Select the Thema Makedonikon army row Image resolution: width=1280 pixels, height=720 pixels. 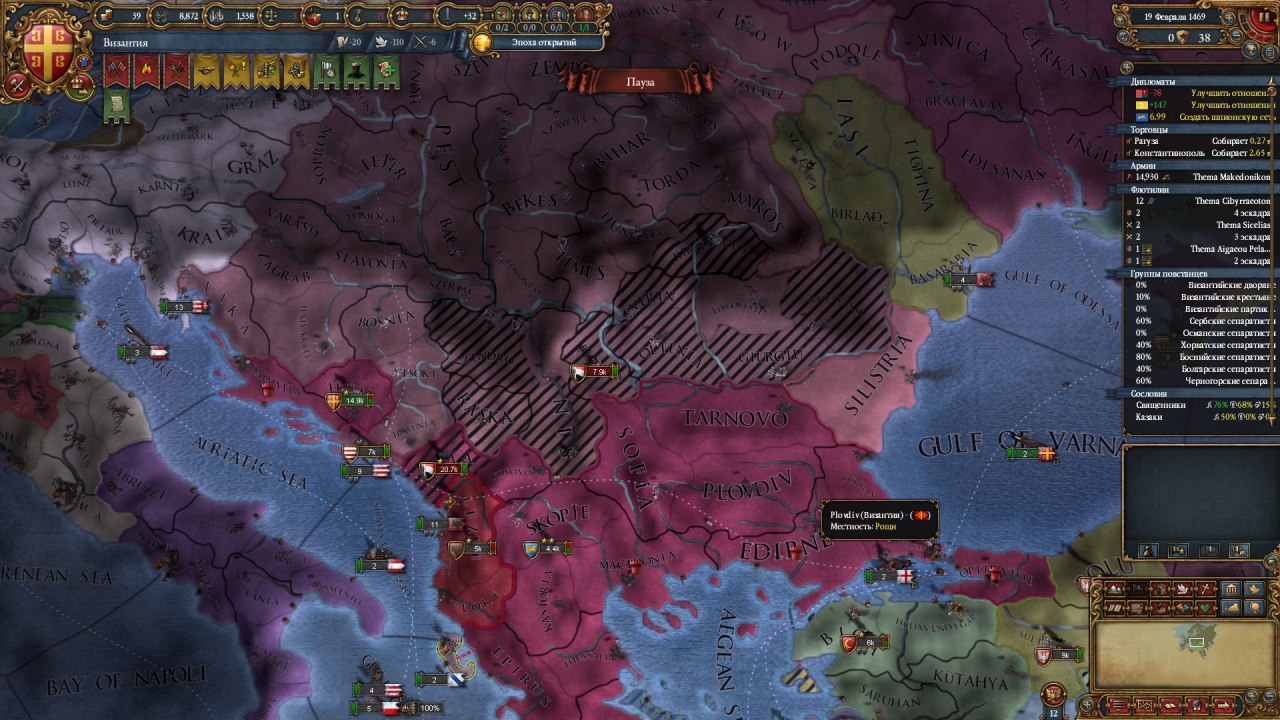(x=1202, y=177)
